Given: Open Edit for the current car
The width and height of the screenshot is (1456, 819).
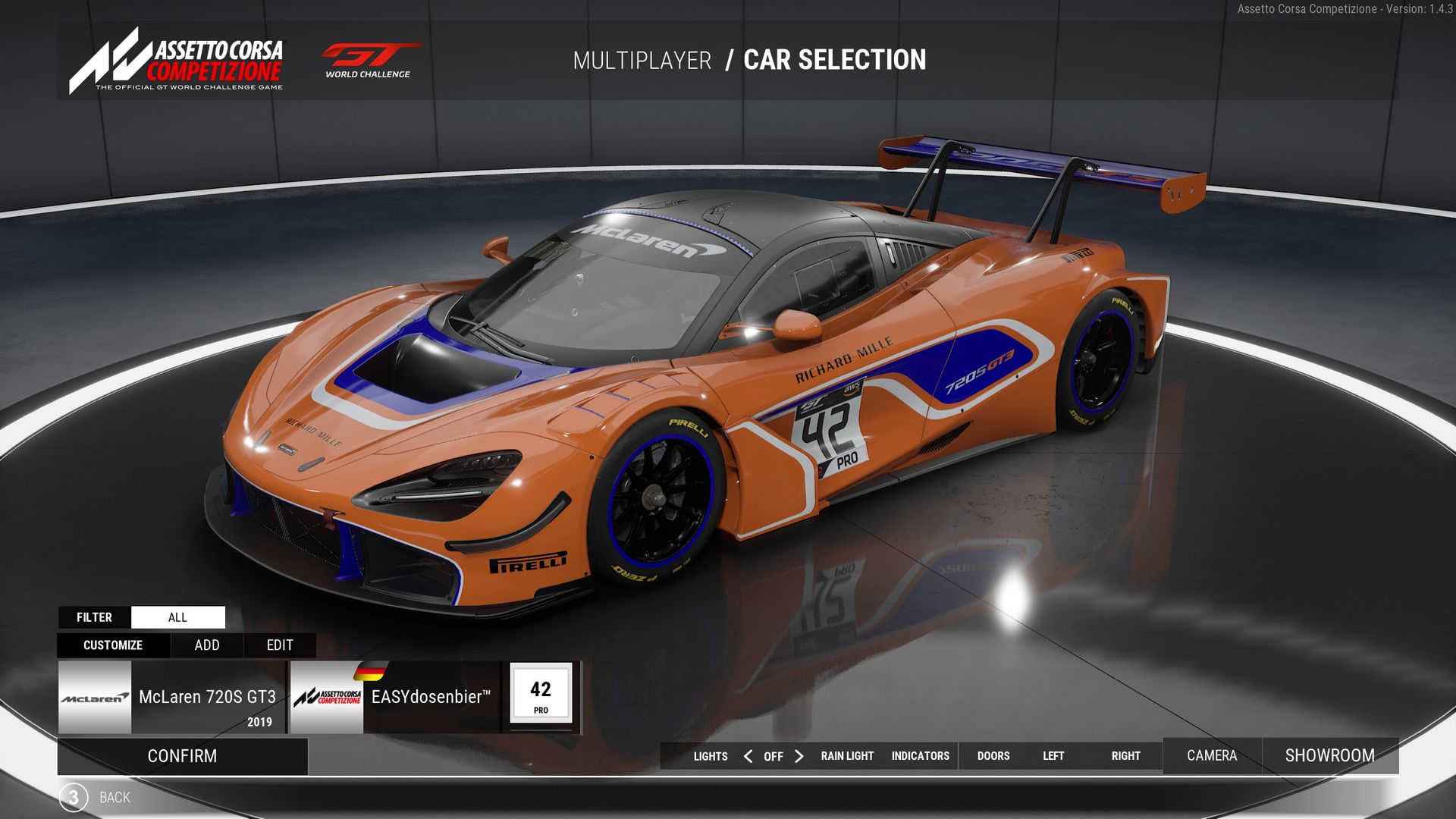Looking at the screenshot, I should pos(279,645).
